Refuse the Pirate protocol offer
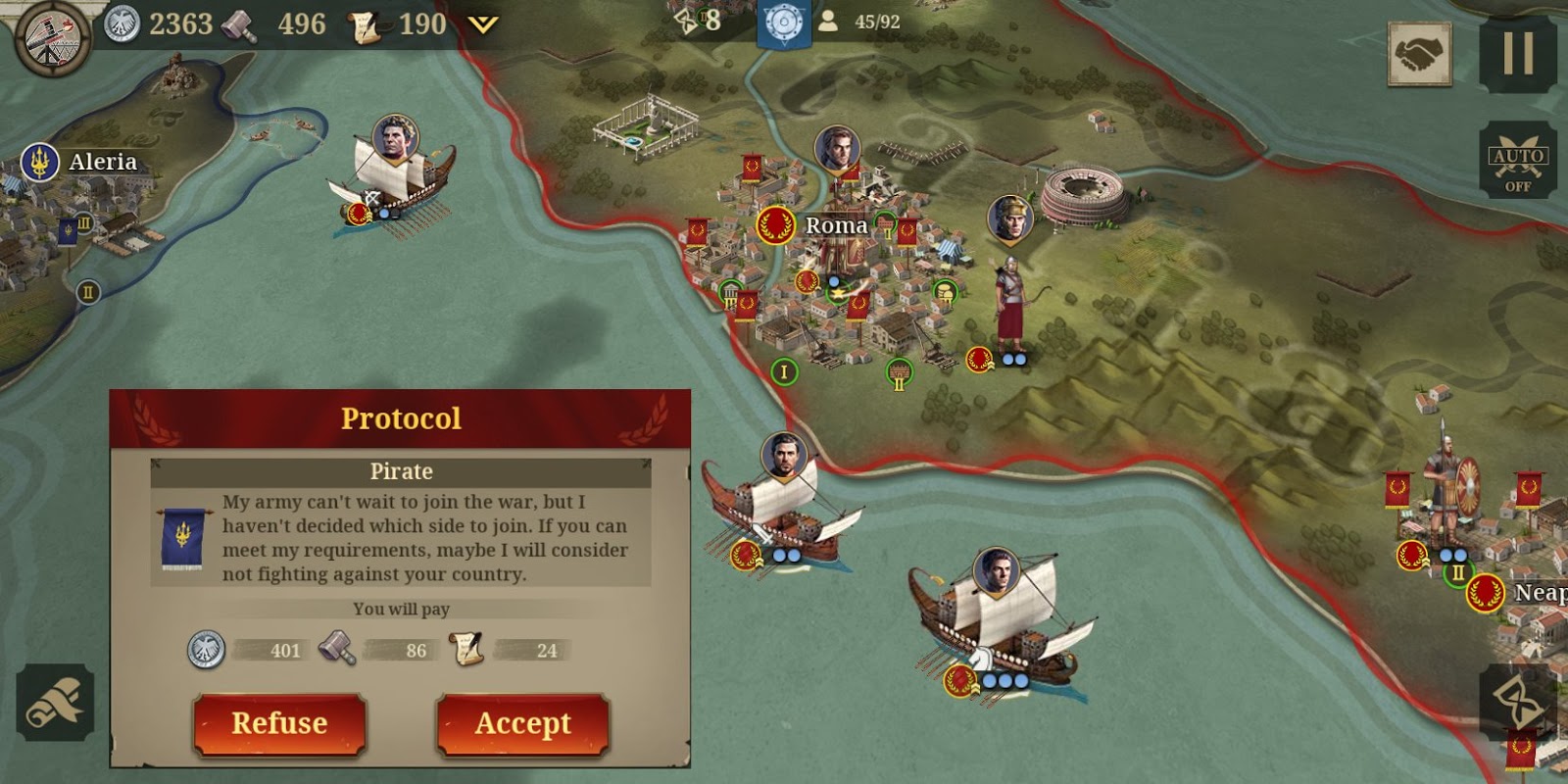1568x784 pixels. [x=279, y=724]
